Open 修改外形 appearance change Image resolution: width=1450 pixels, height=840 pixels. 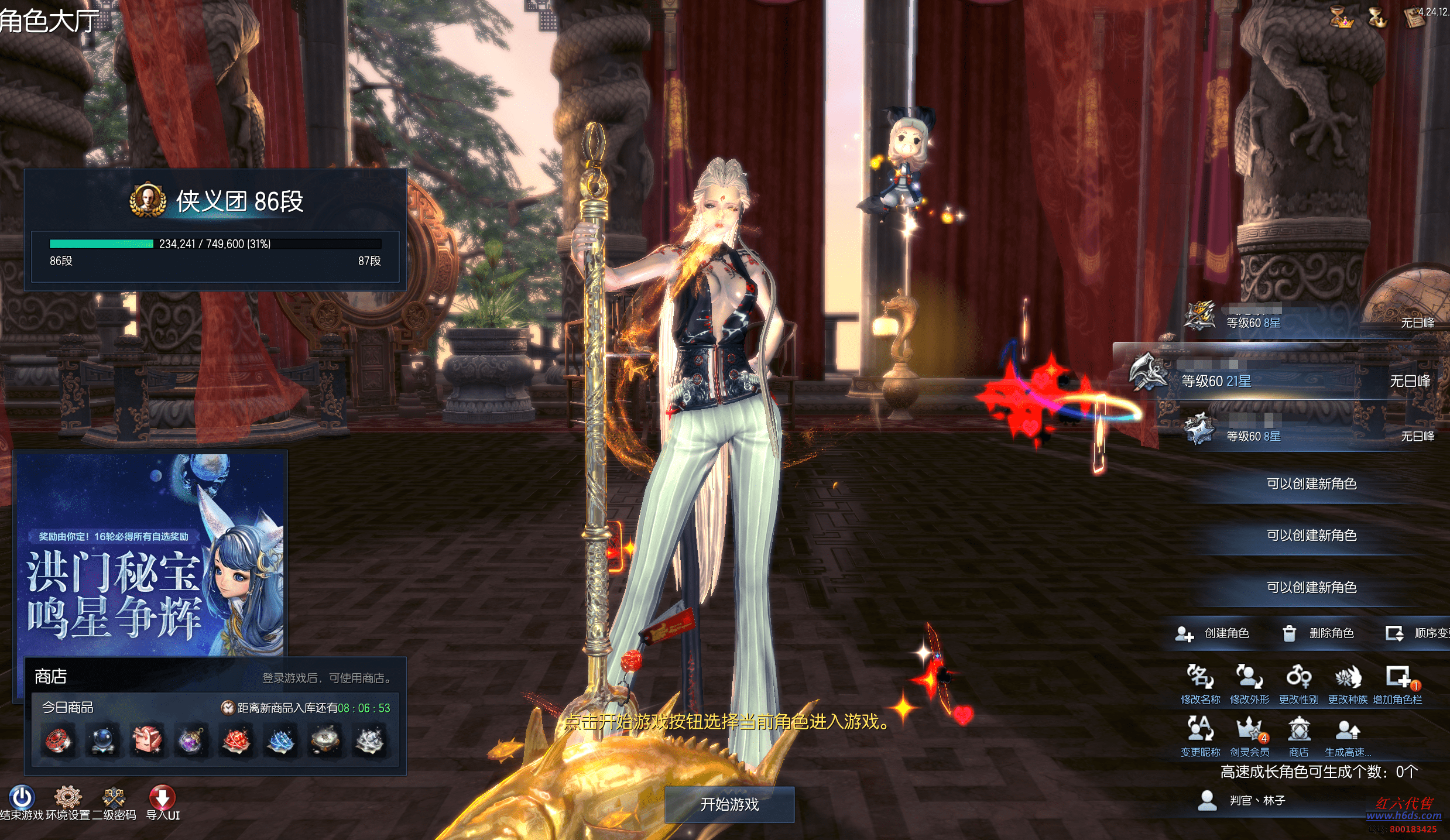click(1249, 678)
